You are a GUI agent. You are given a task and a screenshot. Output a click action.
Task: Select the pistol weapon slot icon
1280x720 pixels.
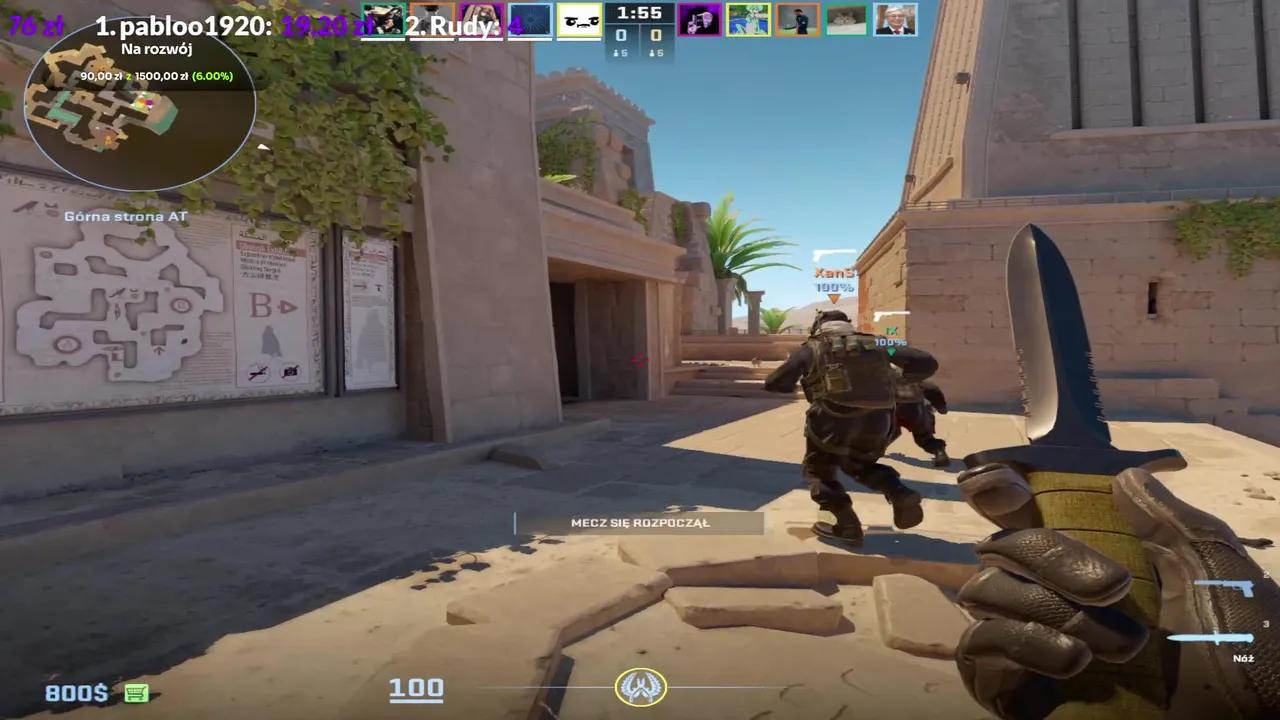pyautogui.click(x=1222, y=588)
